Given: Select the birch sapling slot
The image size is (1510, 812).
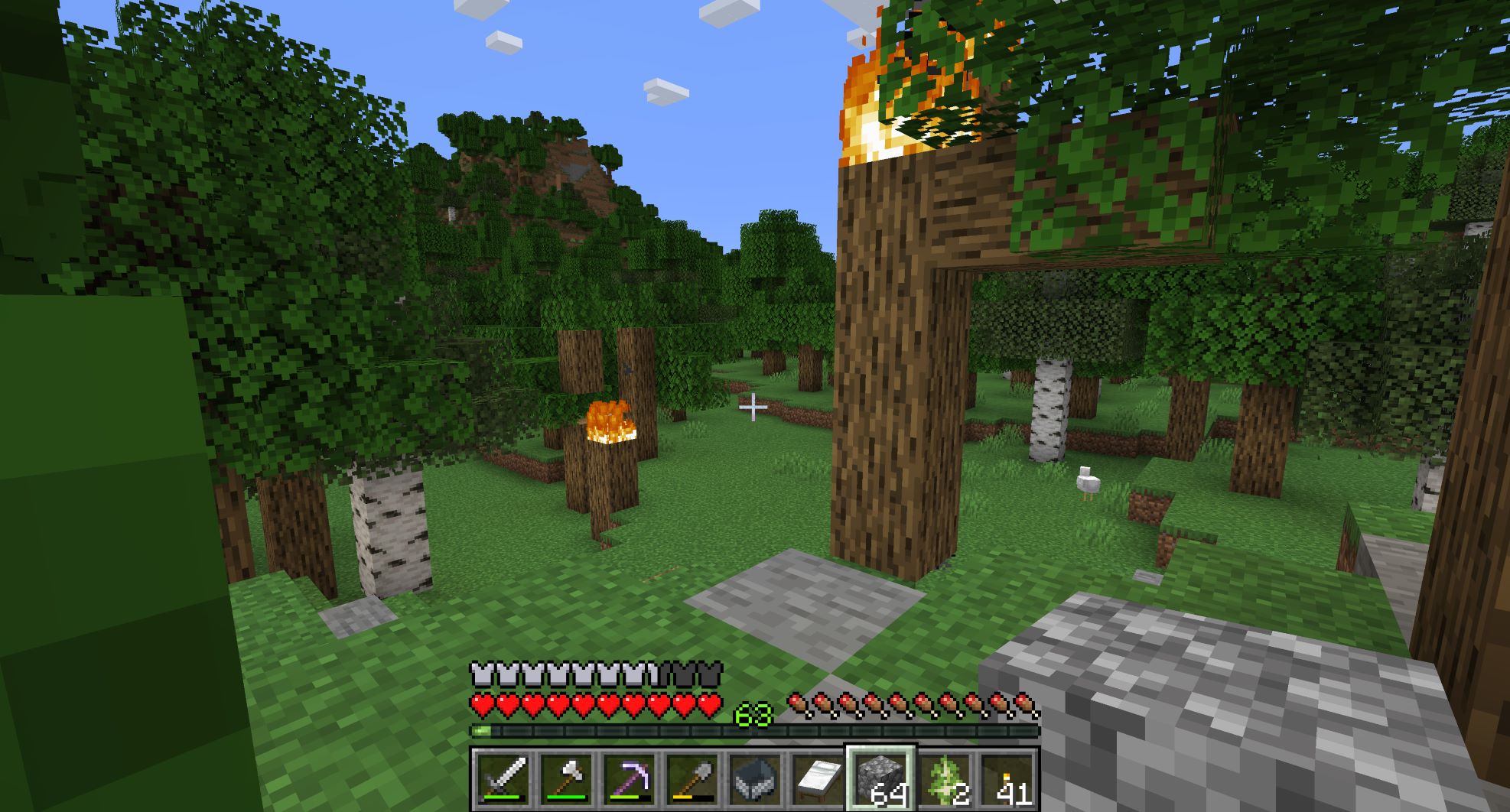Looking at the screenshot, I should tap(944, 779).
